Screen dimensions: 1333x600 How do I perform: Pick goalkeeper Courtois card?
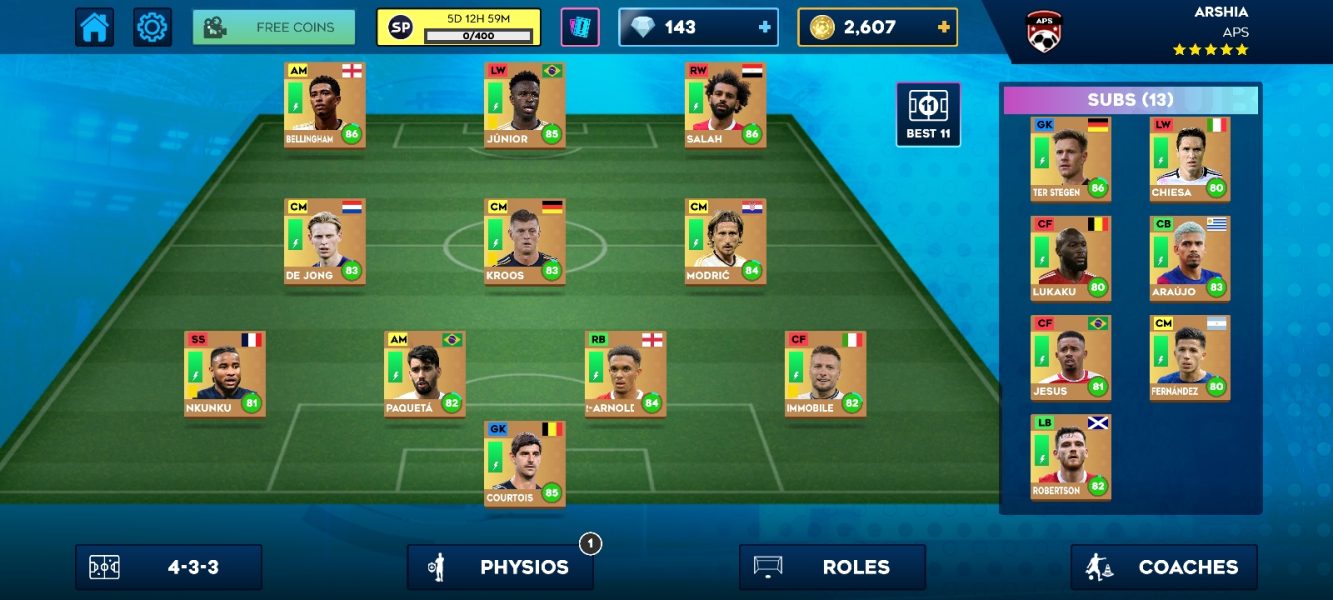(524, 463)
